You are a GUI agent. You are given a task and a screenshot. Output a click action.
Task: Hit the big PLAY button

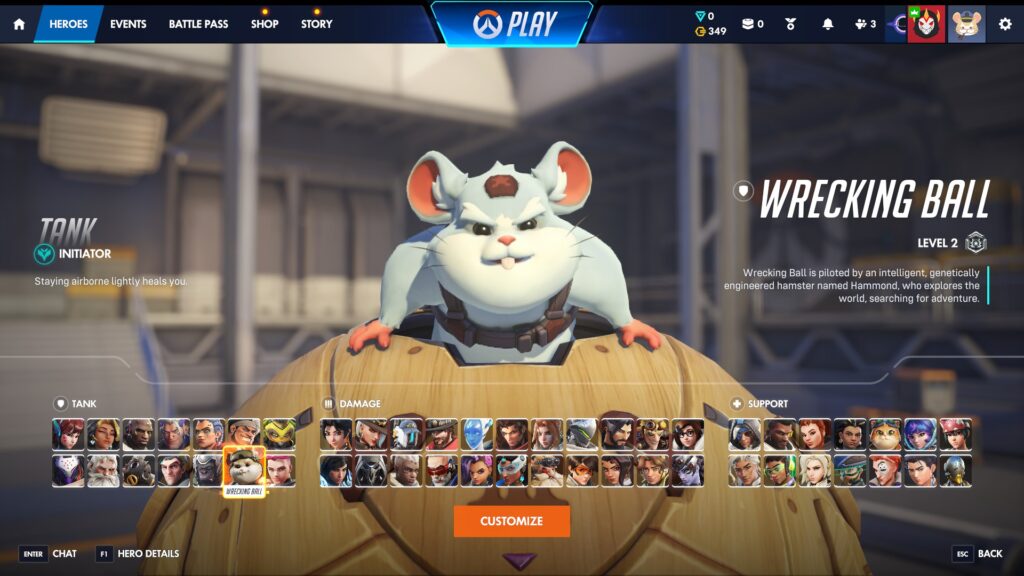(511, 23)
